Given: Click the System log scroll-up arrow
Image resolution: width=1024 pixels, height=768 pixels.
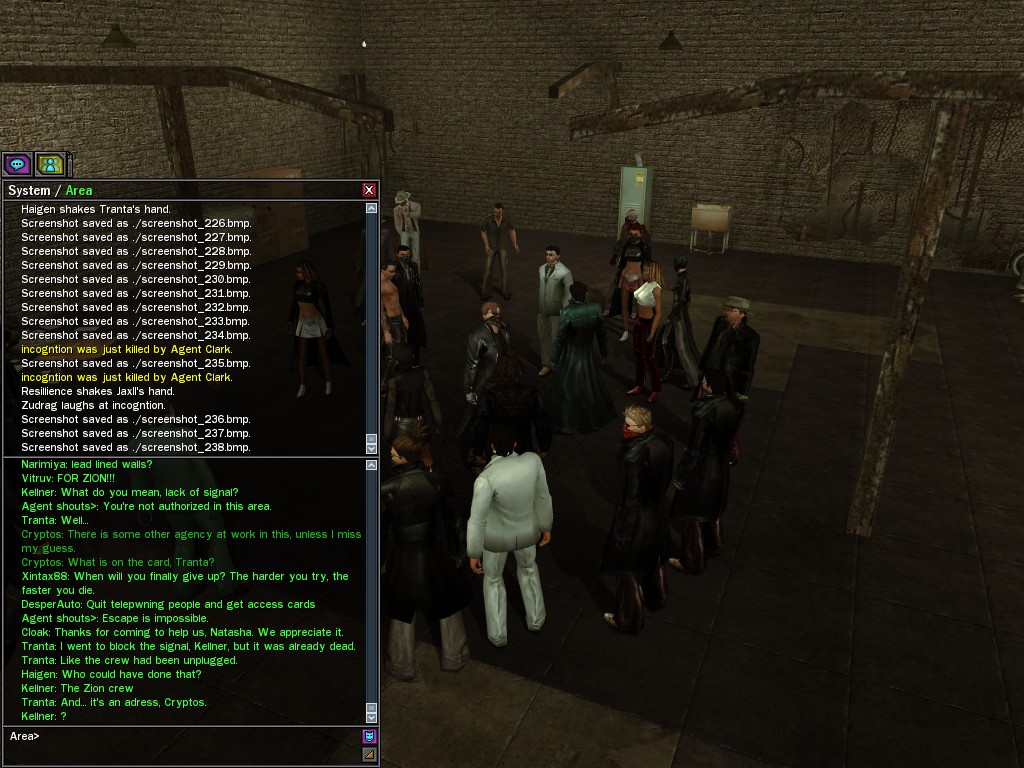Looking at the screenshot, I should (372, 208).
